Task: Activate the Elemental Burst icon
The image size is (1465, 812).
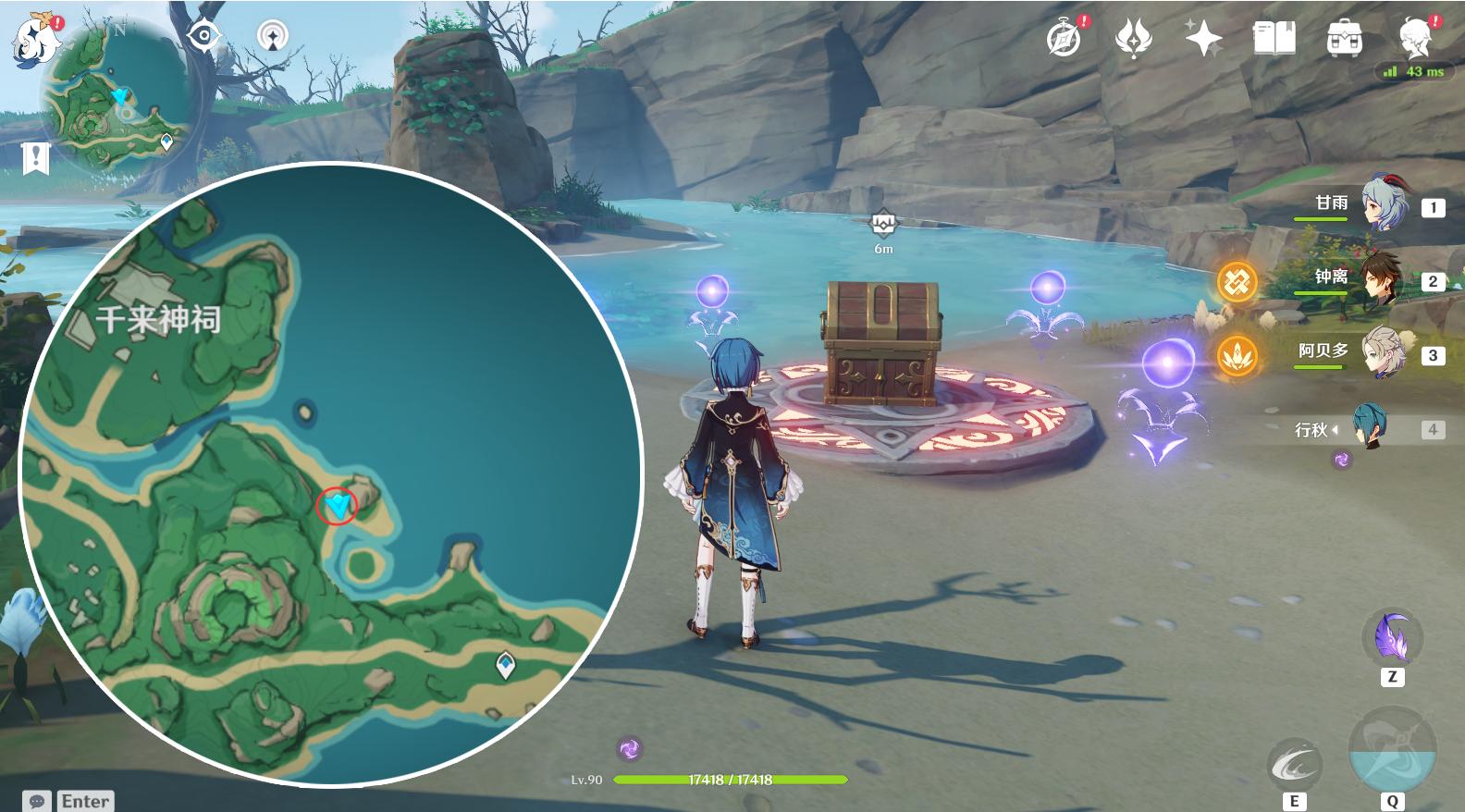Action: pyautogui.click(x=1392, y=751)
